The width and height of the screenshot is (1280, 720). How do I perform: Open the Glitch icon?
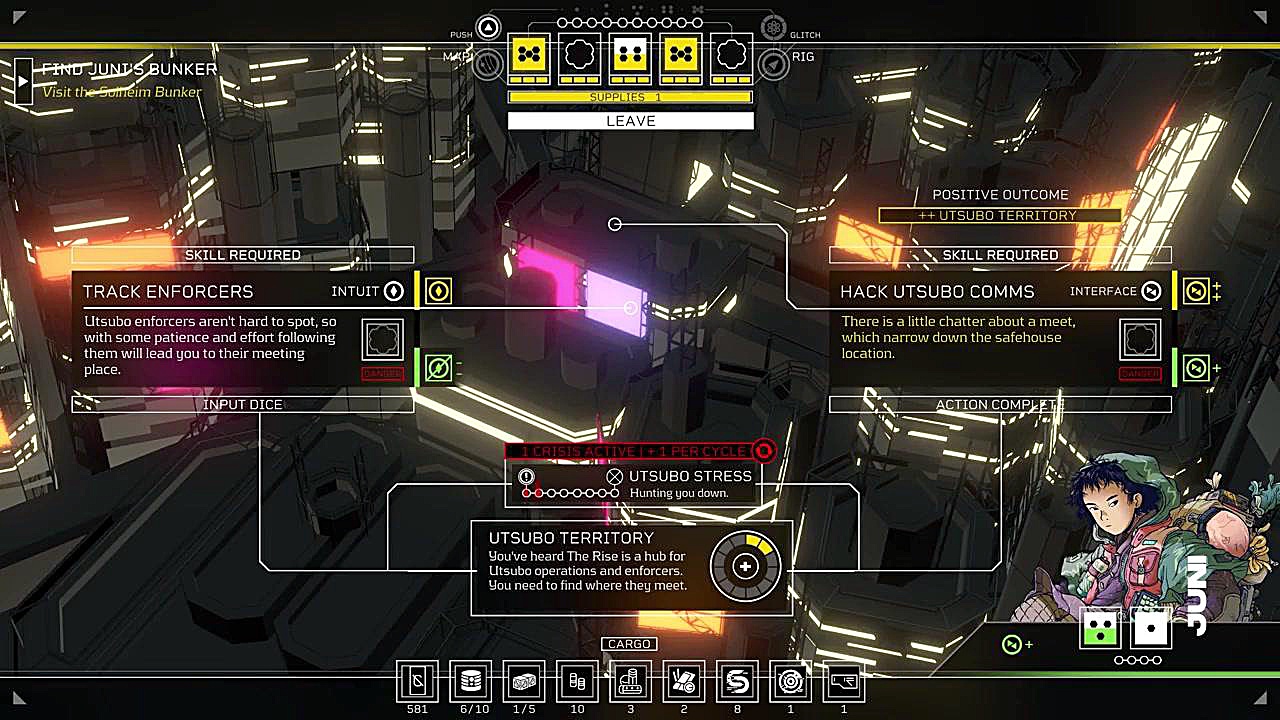pos(773,28)
